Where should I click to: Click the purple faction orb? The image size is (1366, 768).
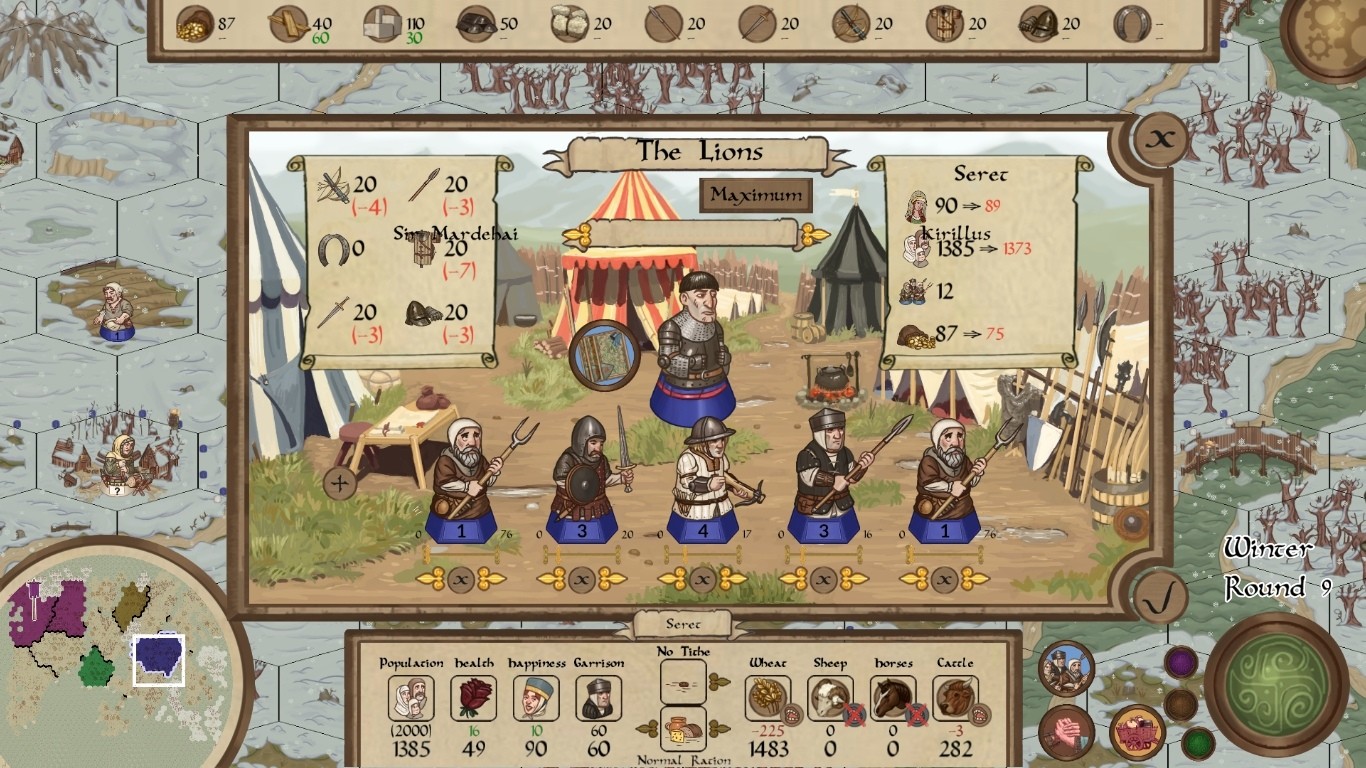tap(1181, 662)
